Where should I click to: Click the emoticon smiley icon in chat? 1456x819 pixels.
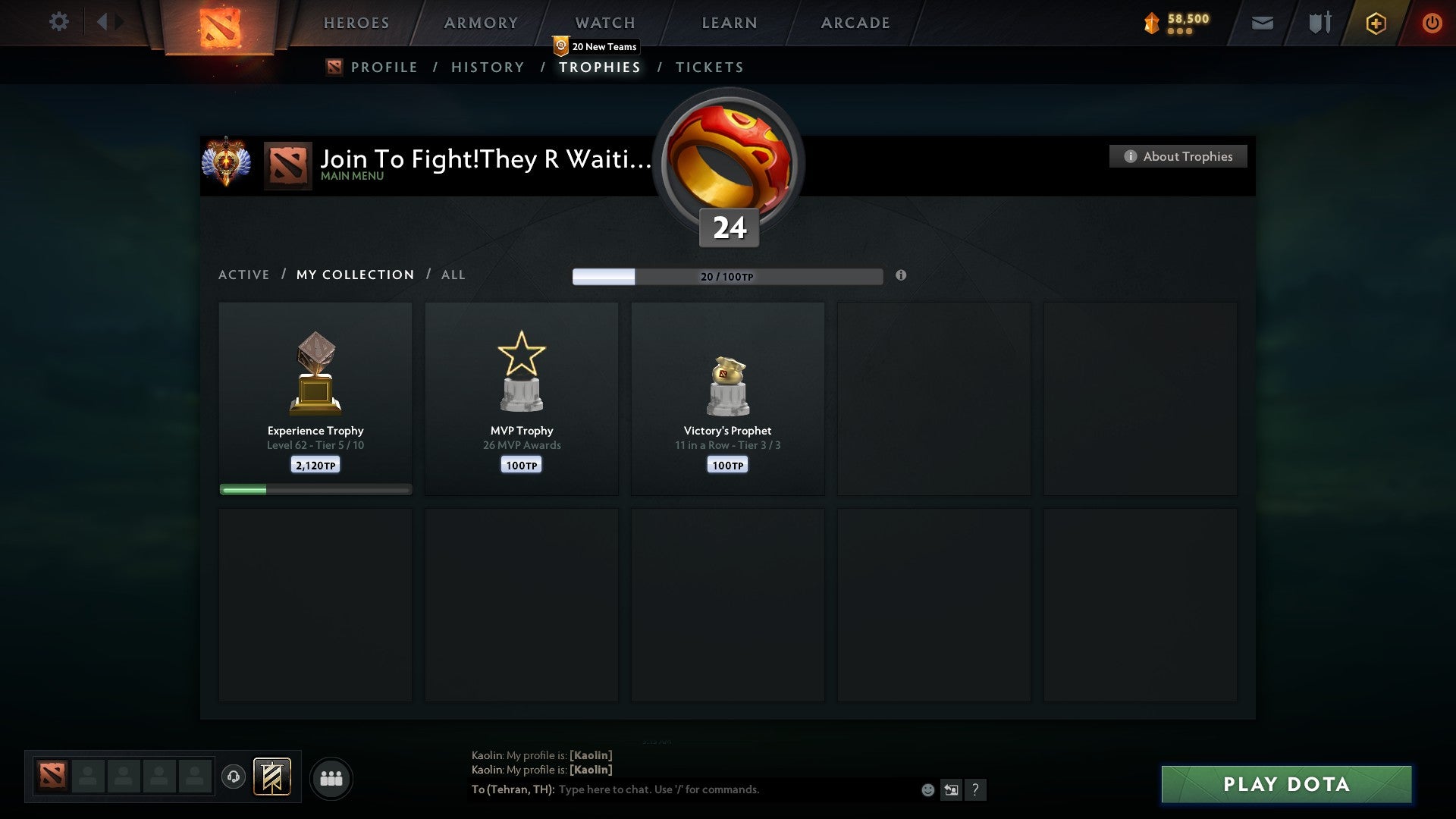(927, 789)
